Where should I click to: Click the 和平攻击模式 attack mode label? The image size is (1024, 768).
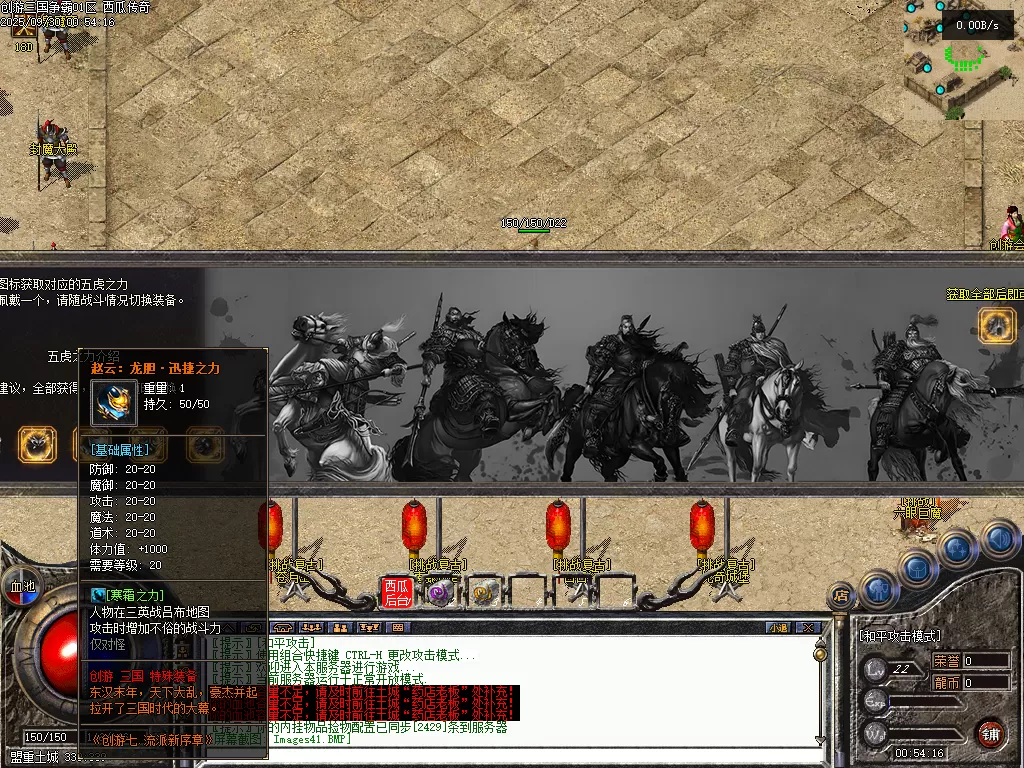(900, 636)
